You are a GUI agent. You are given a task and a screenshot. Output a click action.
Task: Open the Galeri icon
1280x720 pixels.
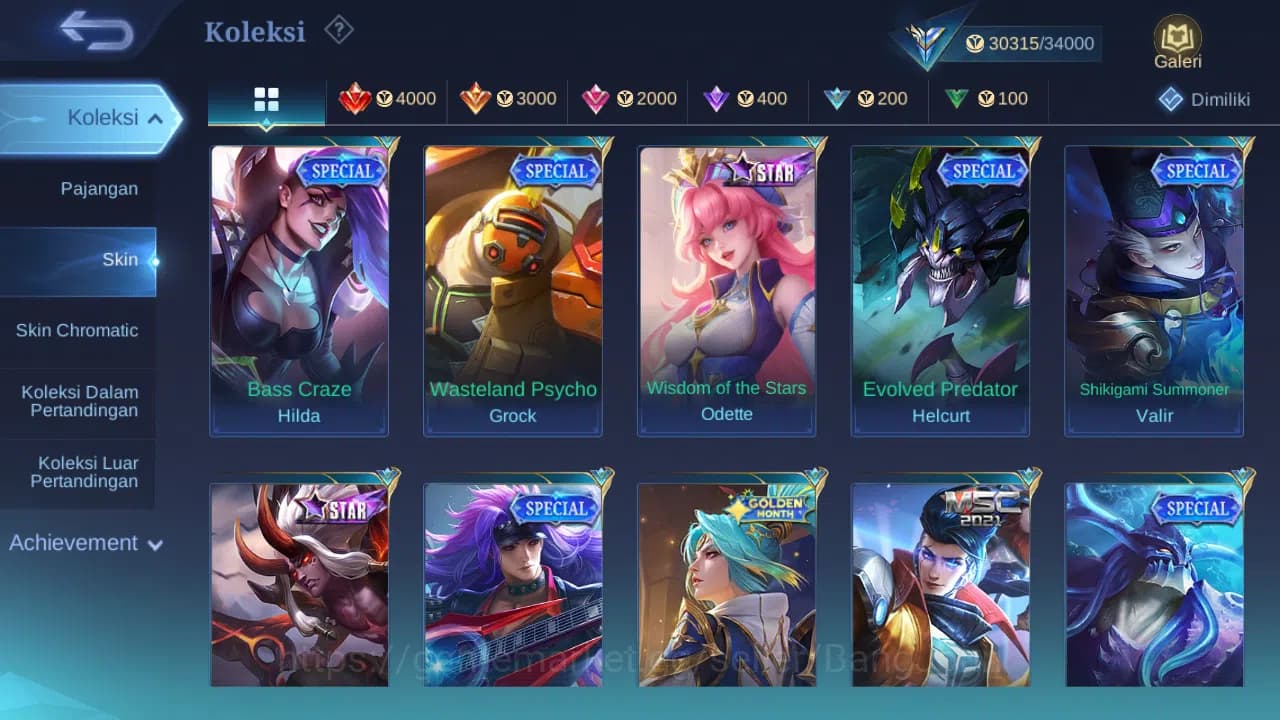pyautogui.click(x=1176, y=42)
